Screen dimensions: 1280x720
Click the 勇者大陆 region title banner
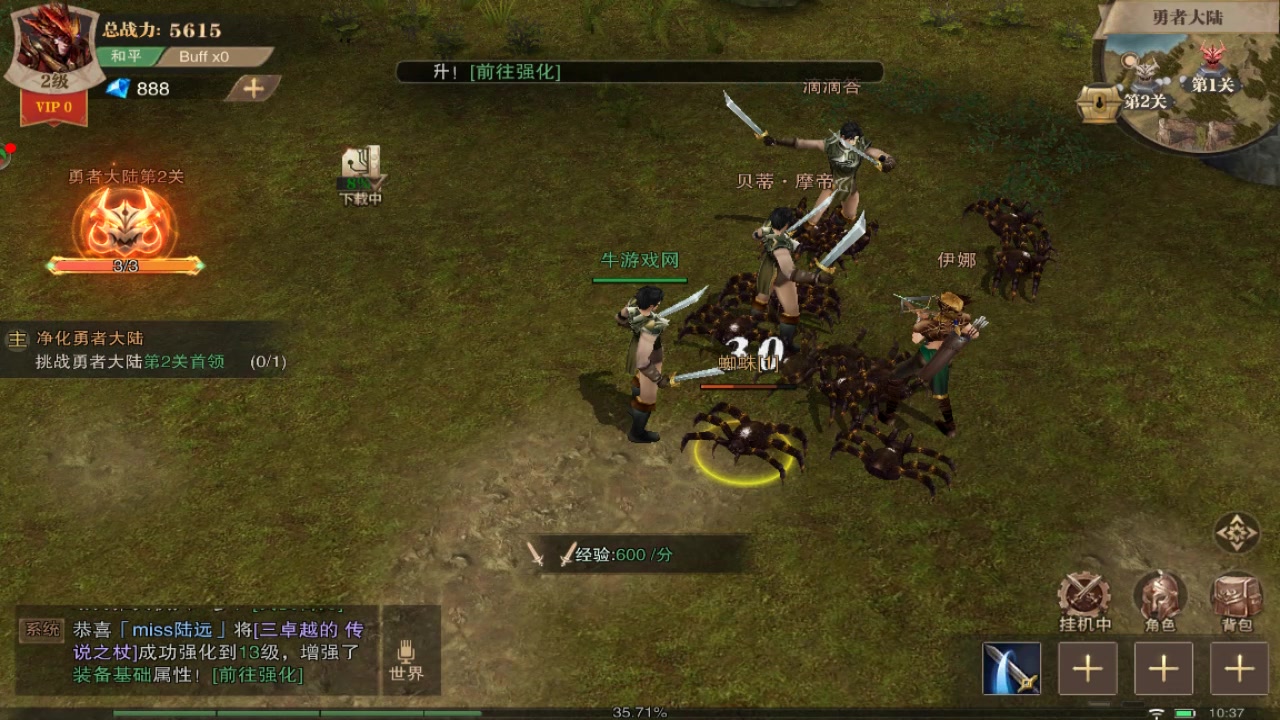[1188, 15]
